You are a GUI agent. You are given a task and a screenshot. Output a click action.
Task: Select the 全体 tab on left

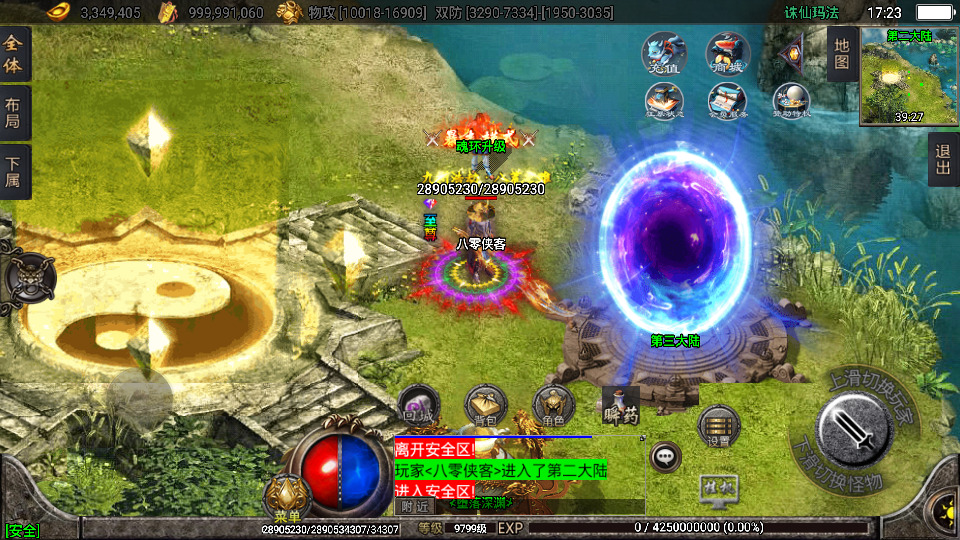pos(14,56)
